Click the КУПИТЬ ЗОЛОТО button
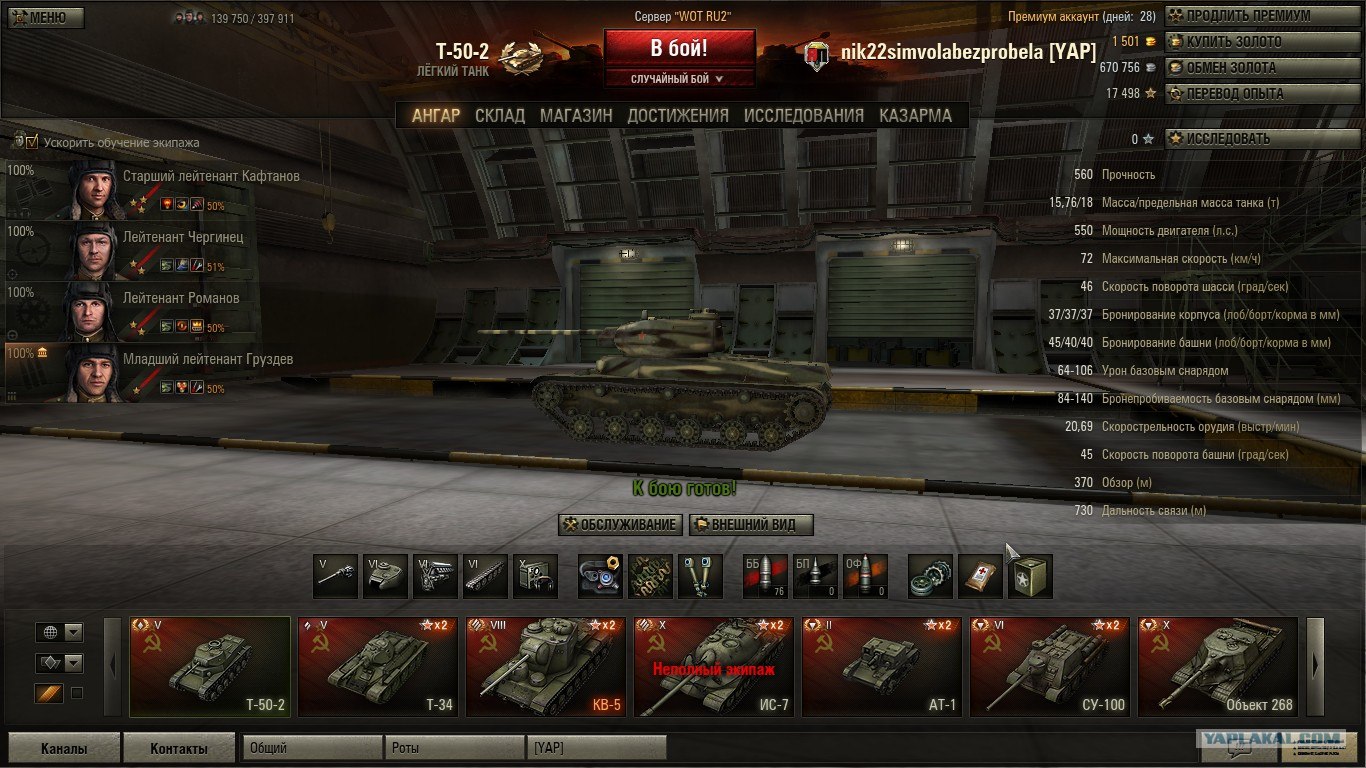 pyautogui.click(x=1250, y=42)
